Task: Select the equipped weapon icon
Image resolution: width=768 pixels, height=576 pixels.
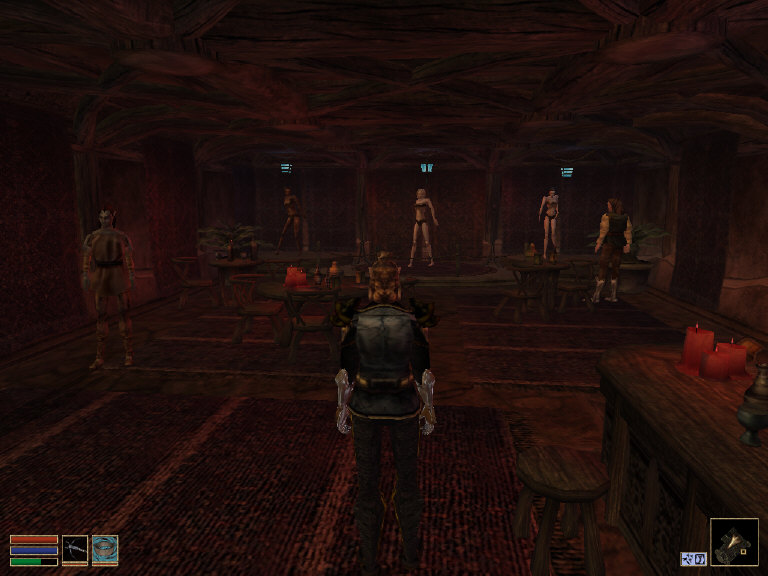Action: [75, 549]
